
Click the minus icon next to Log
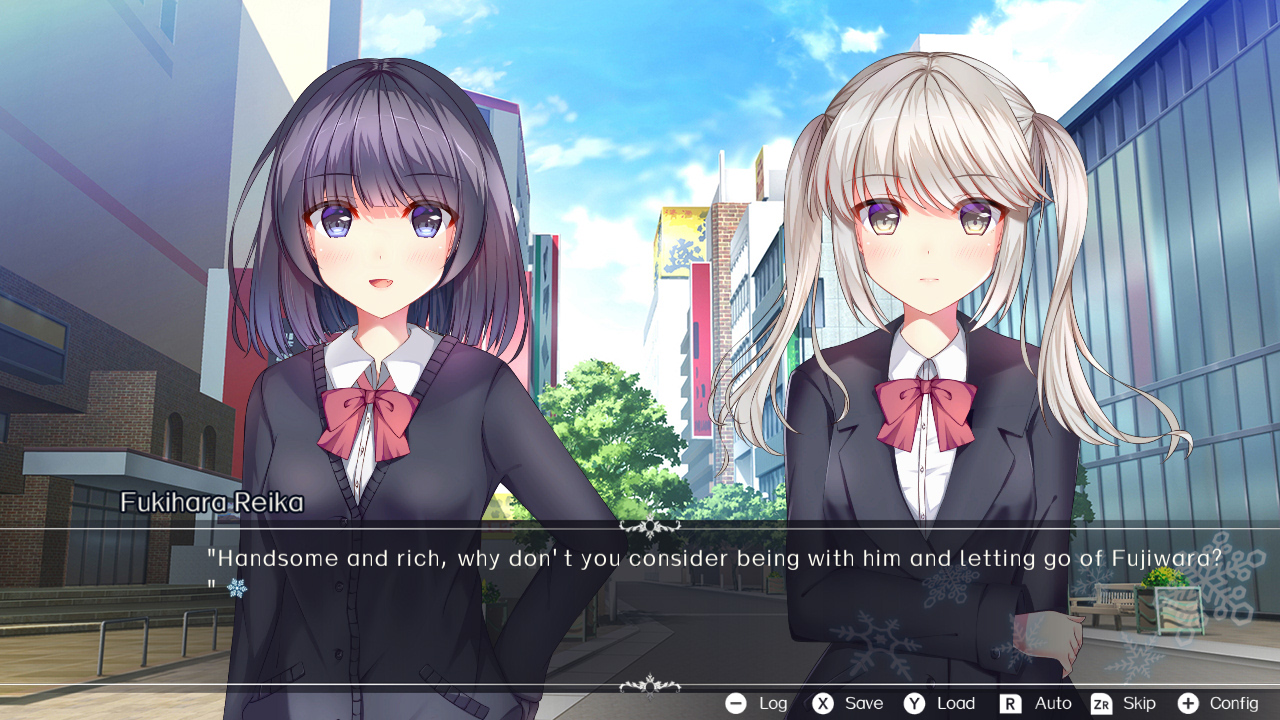733,703
